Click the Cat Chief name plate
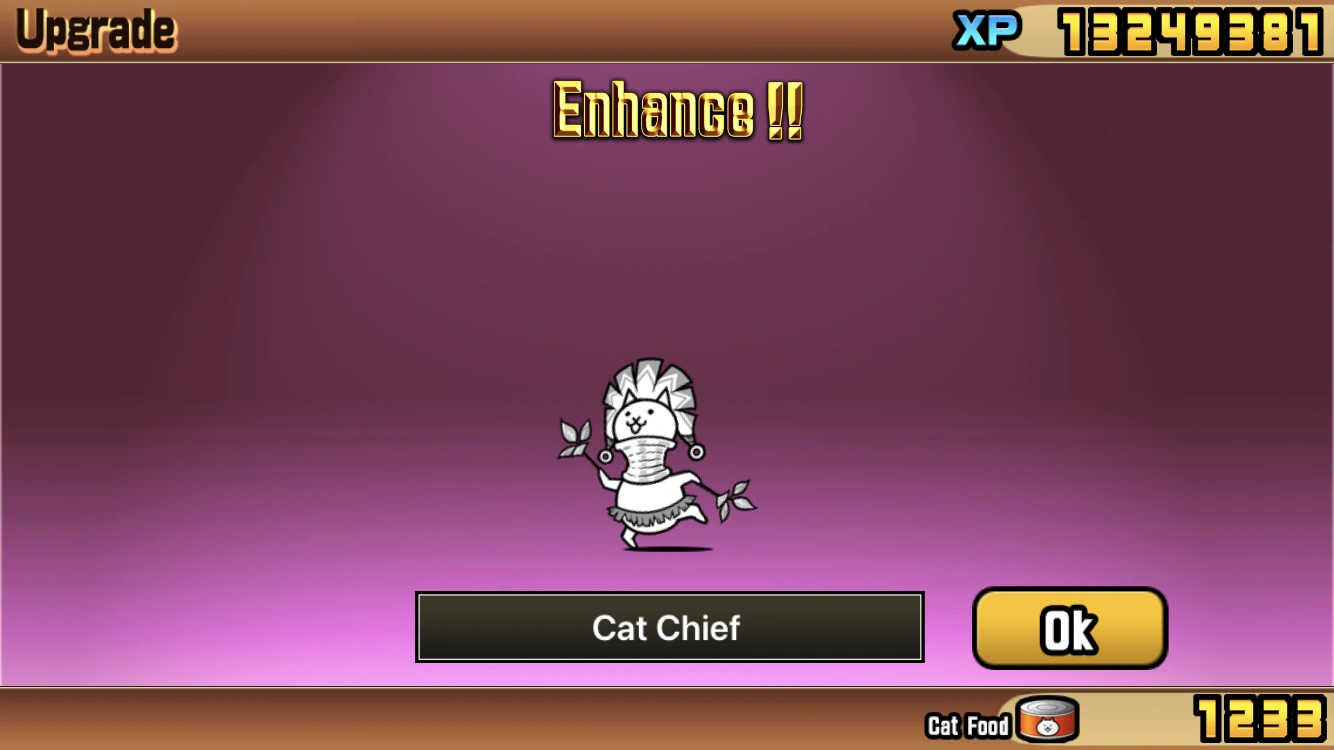Image resolution: width=1334 pixels, height=750 pixels. tap(668, 627)
